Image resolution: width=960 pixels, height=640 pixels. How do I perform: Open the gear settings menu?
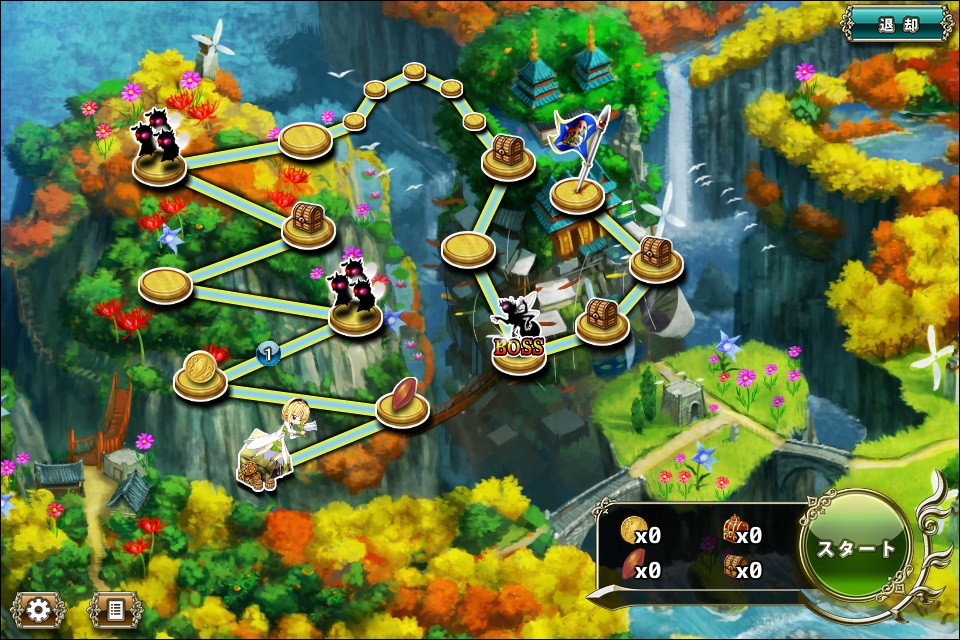point(39,609)
